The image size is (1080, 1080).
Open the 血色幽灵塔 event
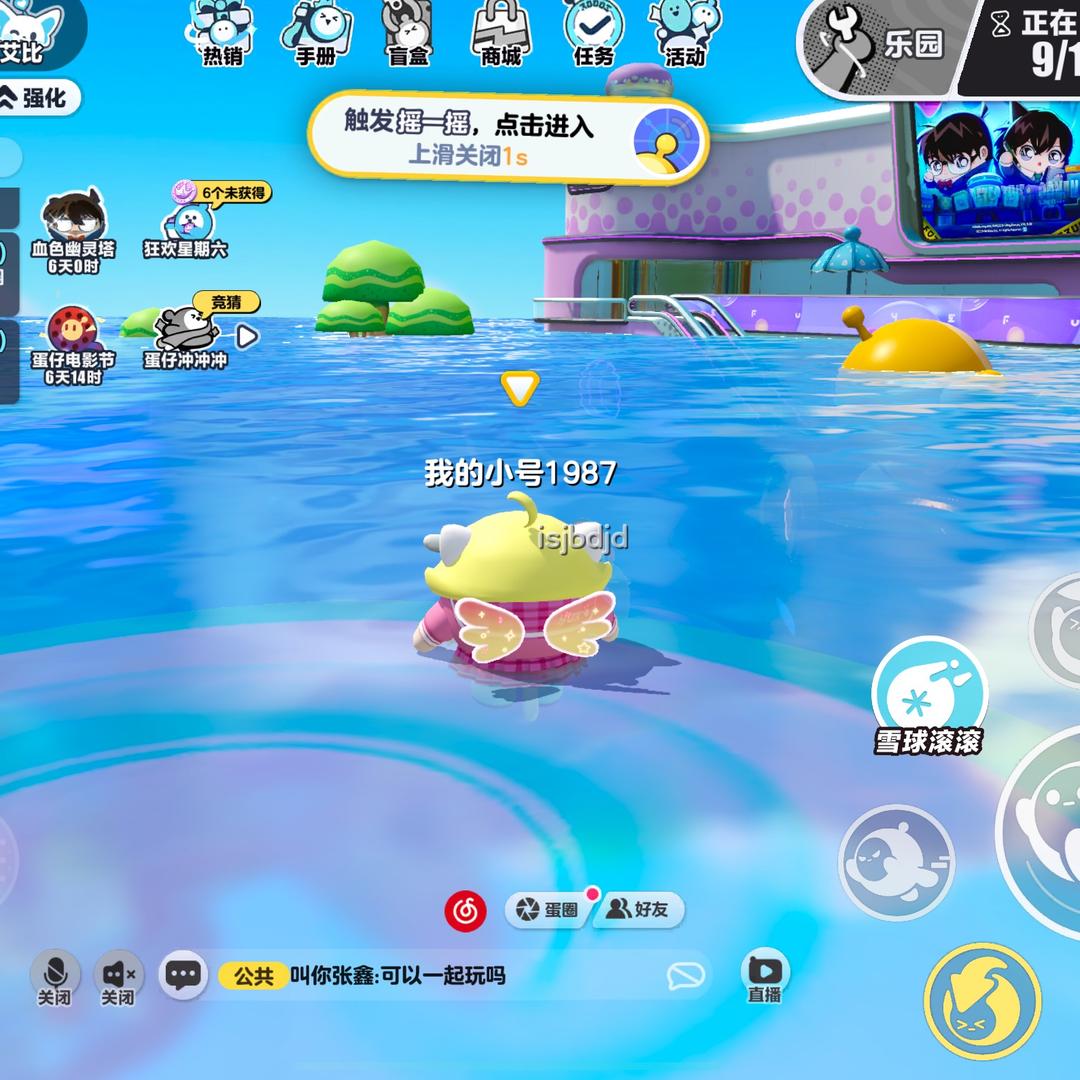(73, 226)
